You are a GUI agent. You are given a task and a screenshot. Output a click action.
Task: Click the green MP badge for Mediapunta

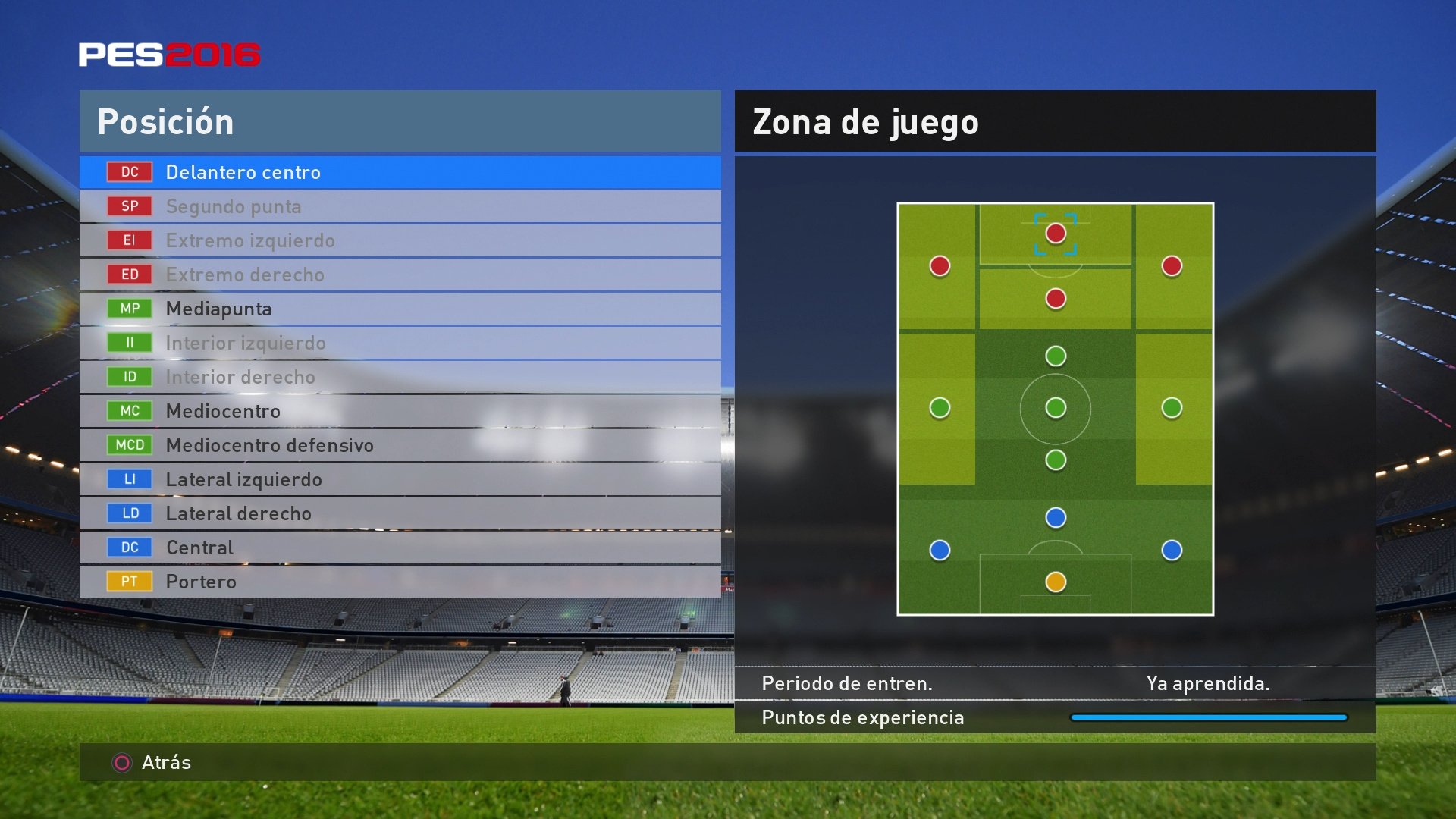pos(129,309)
